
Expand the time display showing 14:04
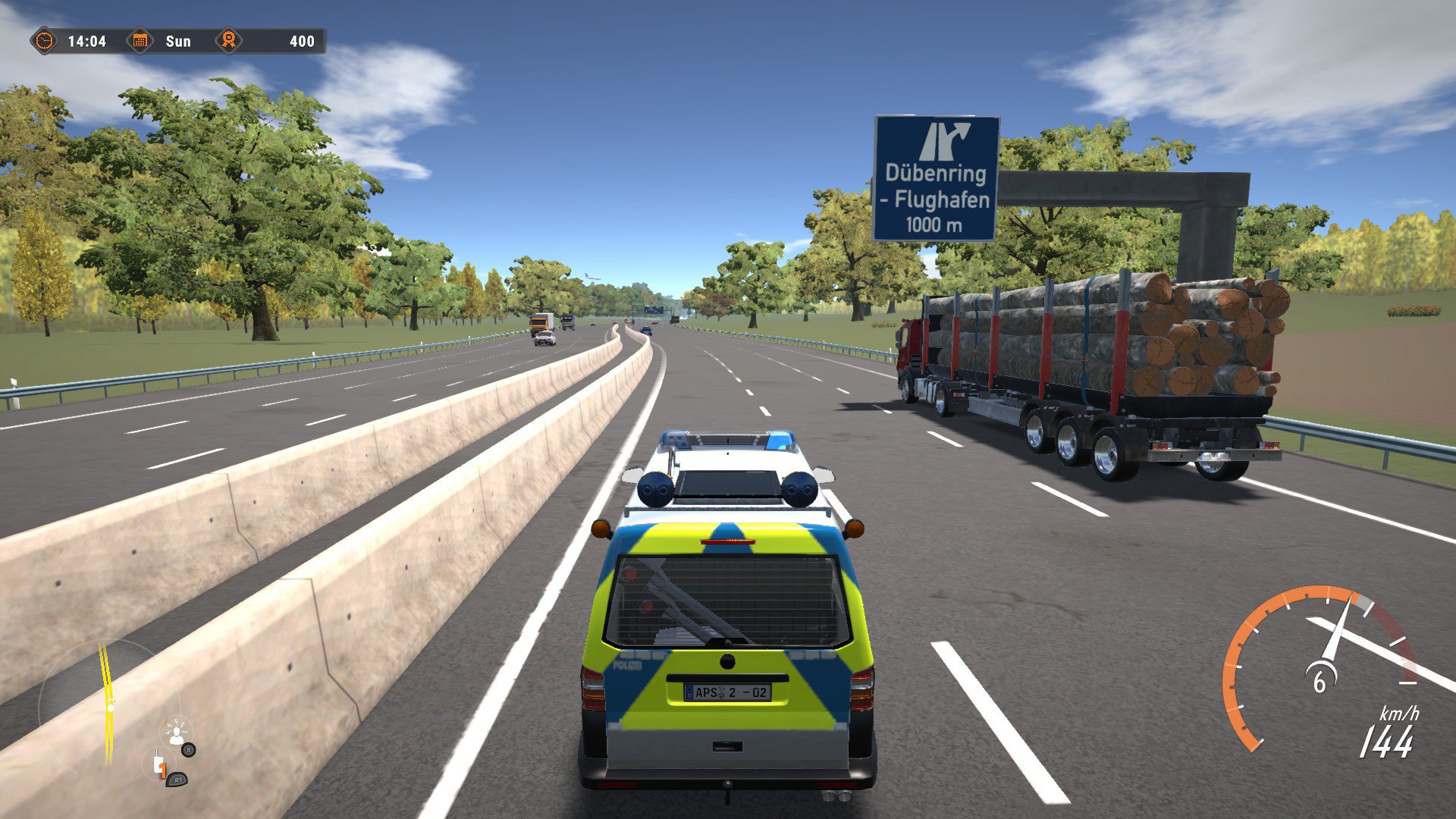coord(87,41)
